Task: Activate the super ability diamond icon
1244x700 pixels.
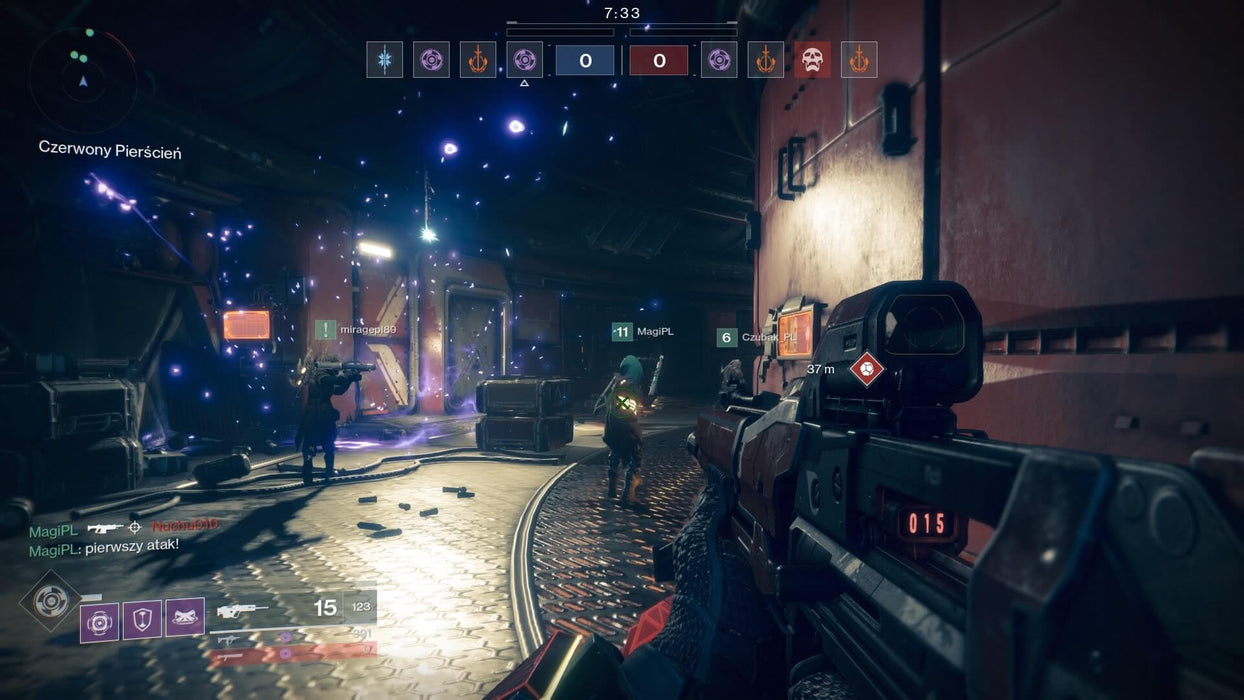Action: [x=50, y=600]
